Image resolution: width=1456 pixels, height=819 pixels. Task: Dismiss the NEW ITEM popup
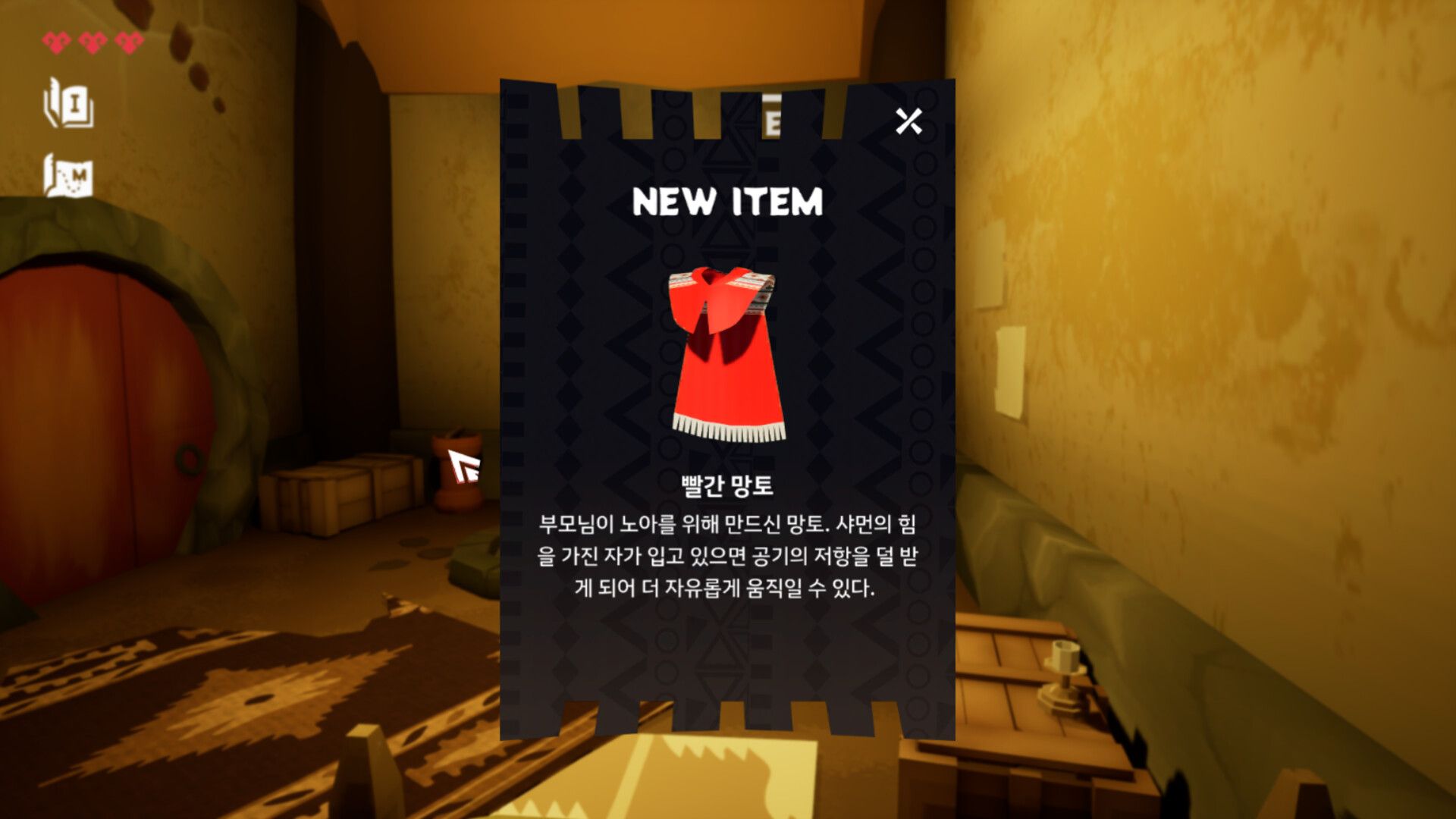[x=909, y=121]
